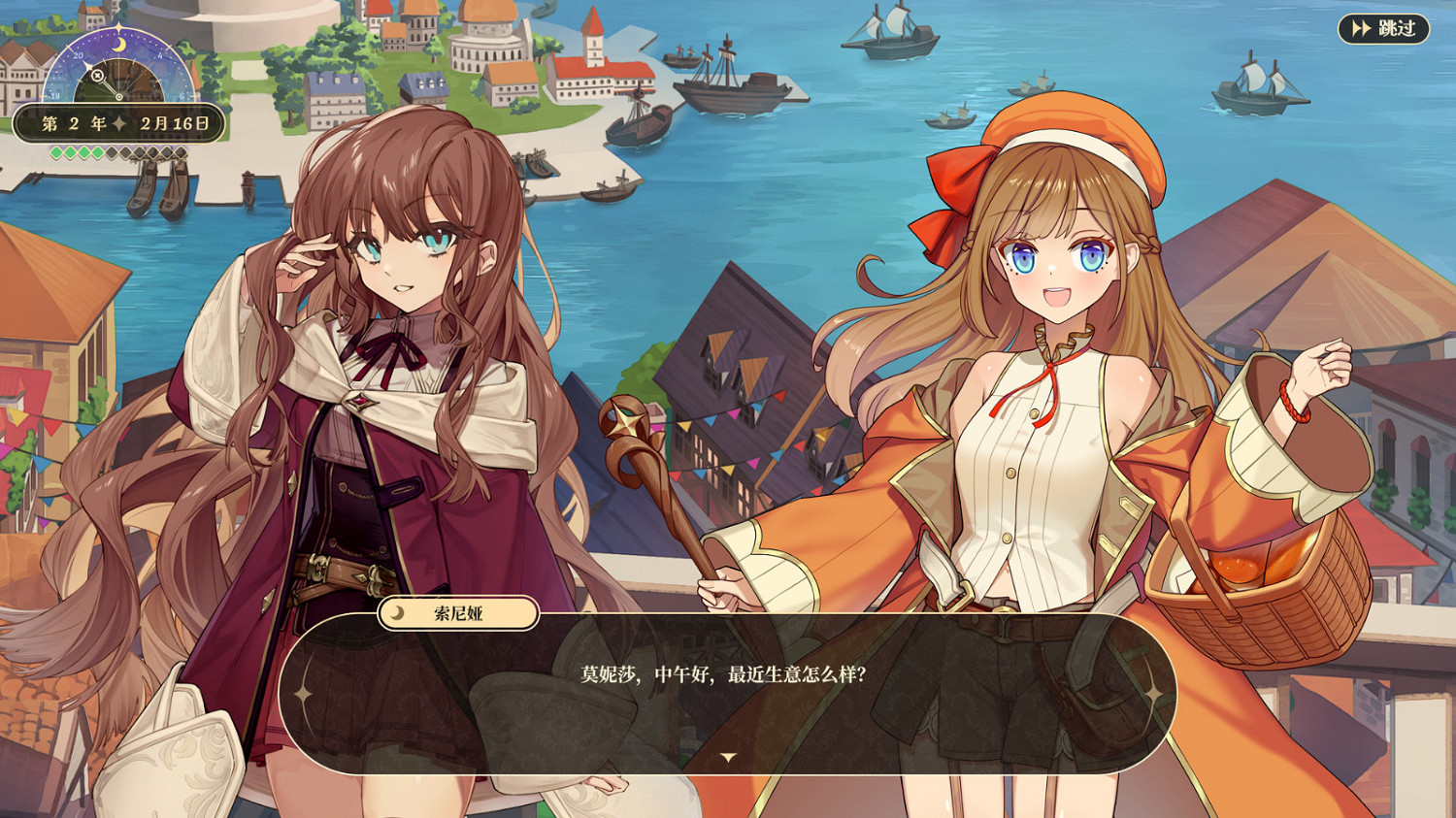Click the white star pointer on the clock arc

tap(88, 66)
